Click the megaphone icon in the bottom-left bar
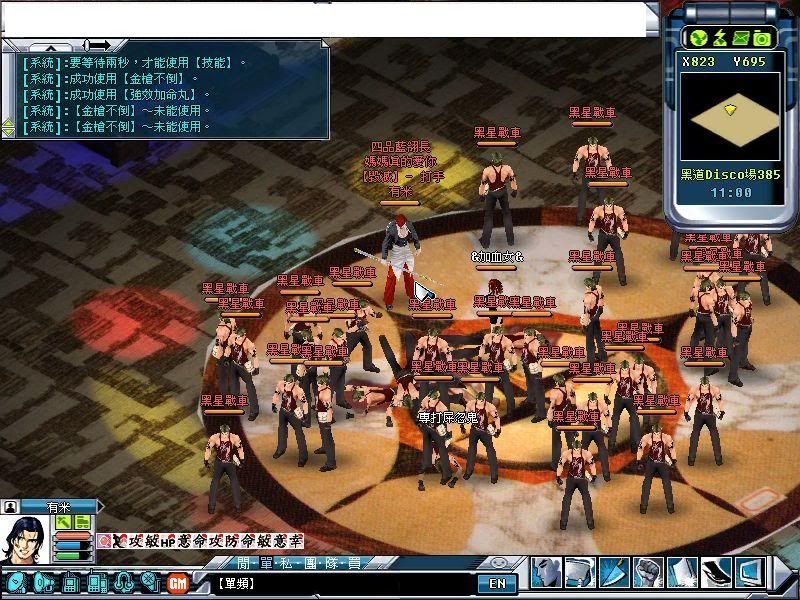Viewport: 800px width, 600px height. (x=43, y=582)
